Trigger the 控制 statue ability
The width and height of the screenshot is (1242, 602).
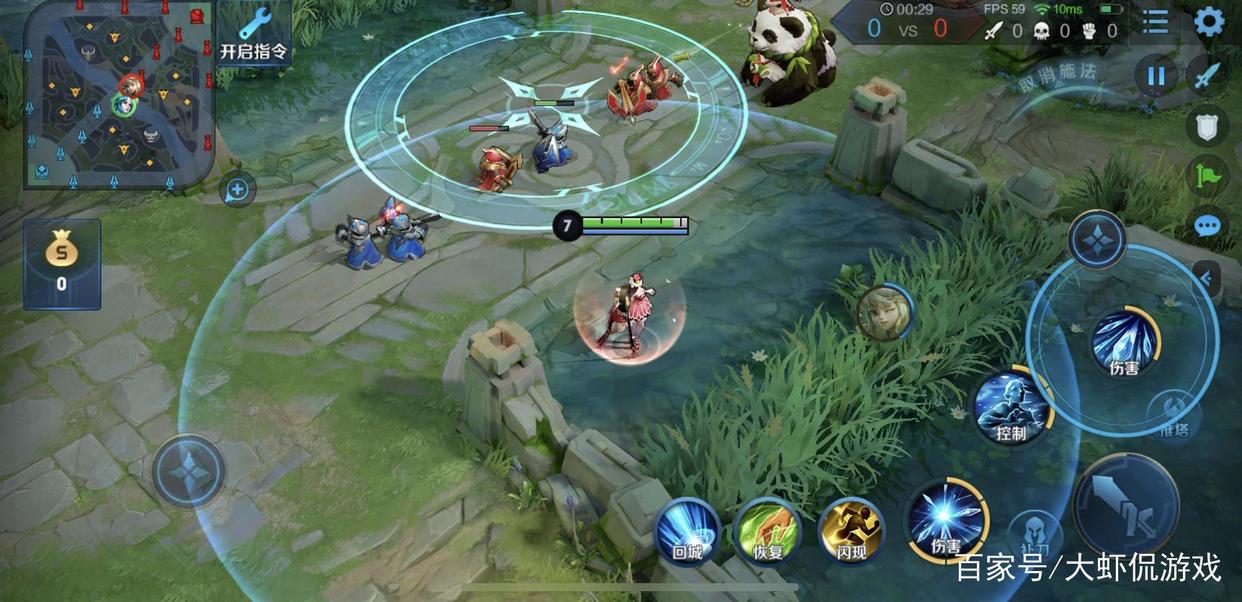pyautogui.click(x=1011, y=408)
